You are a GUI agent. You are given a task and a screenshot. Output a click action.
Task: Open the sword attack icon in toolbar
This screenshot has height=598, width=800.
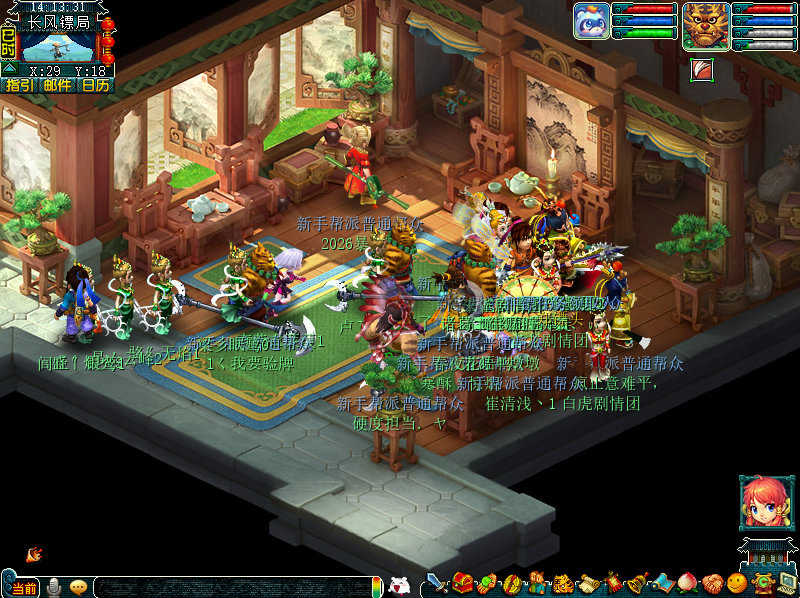point(437,583)
